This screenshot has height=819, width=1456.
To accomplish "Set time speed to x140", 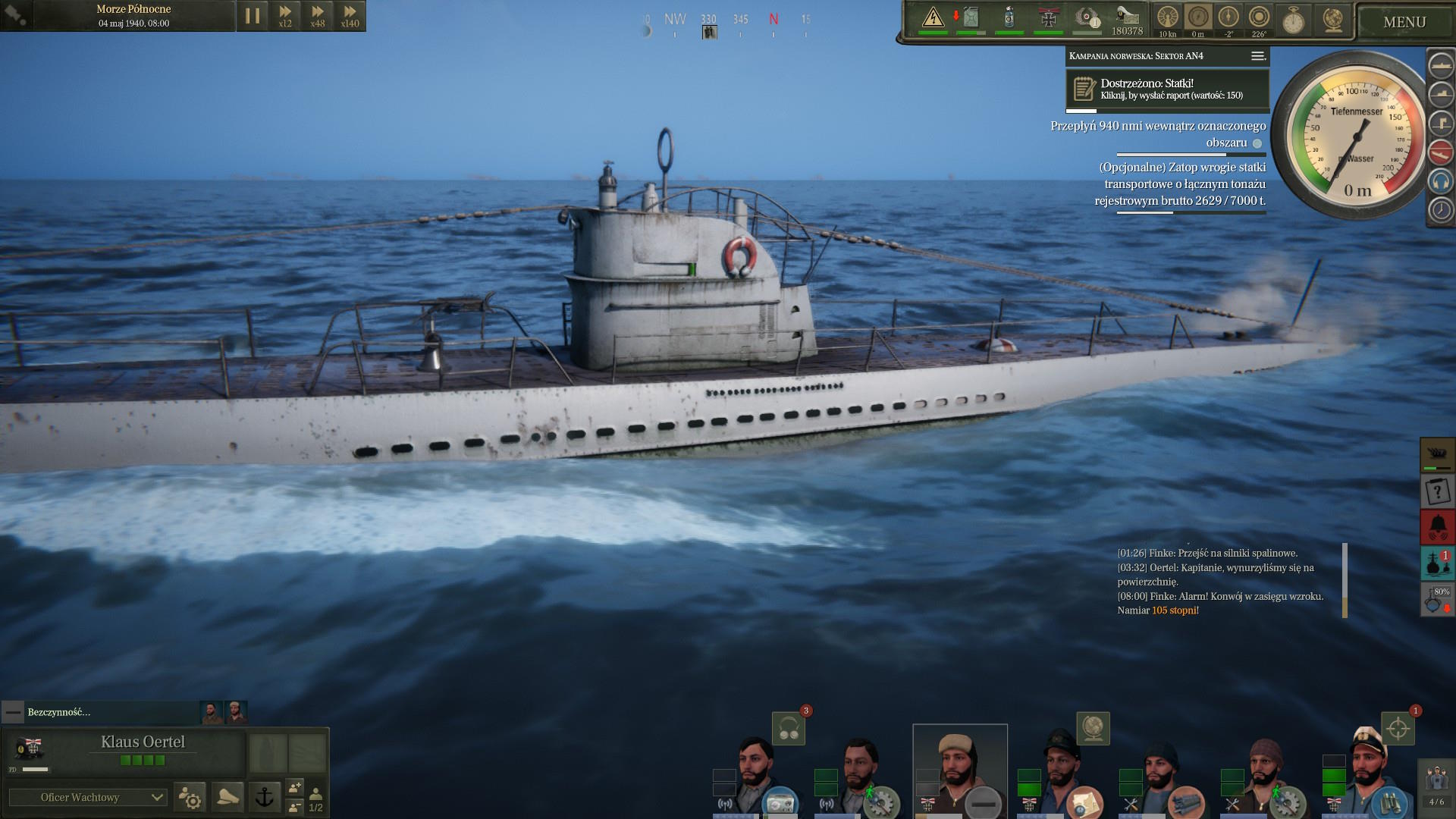I will (350, 16).
